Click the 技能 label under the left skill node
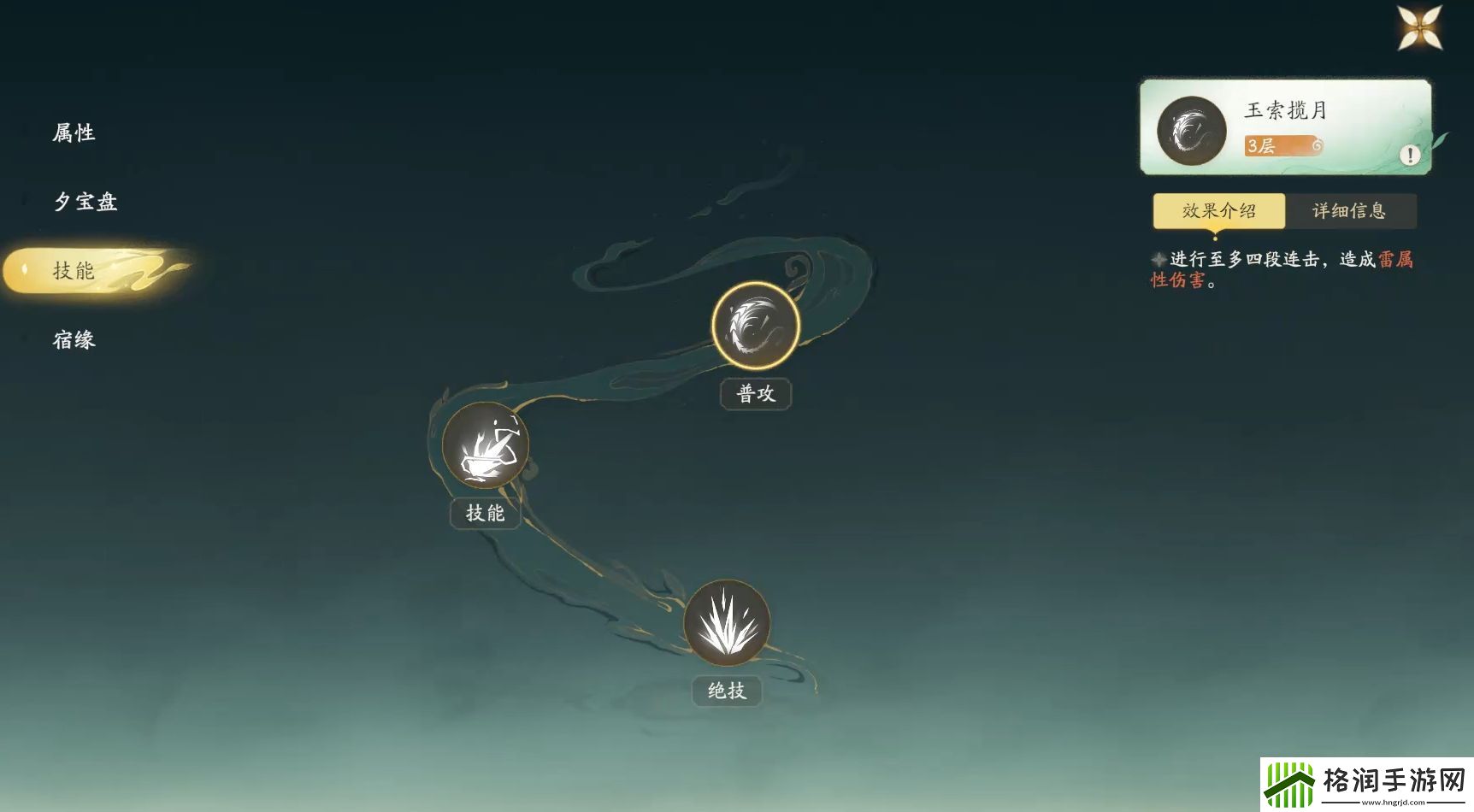The image size is (1474, 812). pyautogui.click(x=484, y=513)
